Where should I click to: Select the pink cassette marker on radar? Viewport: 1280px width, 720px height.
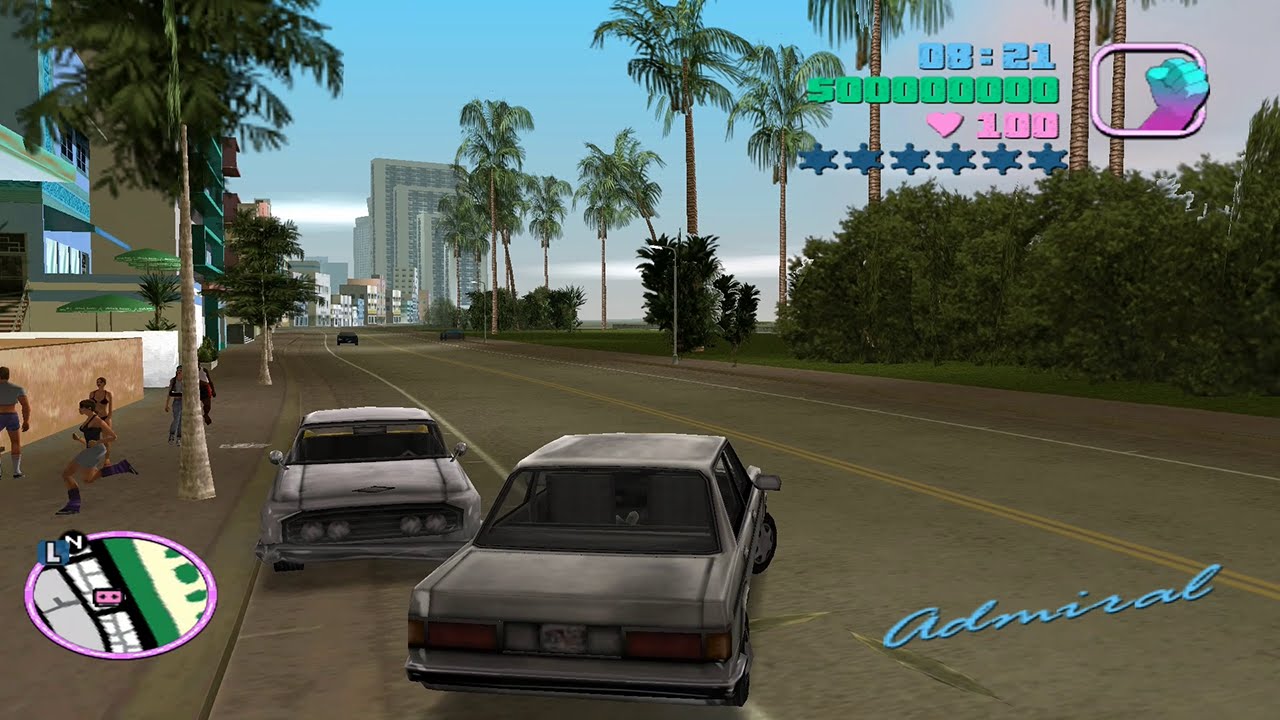click(x=104, y=597)
